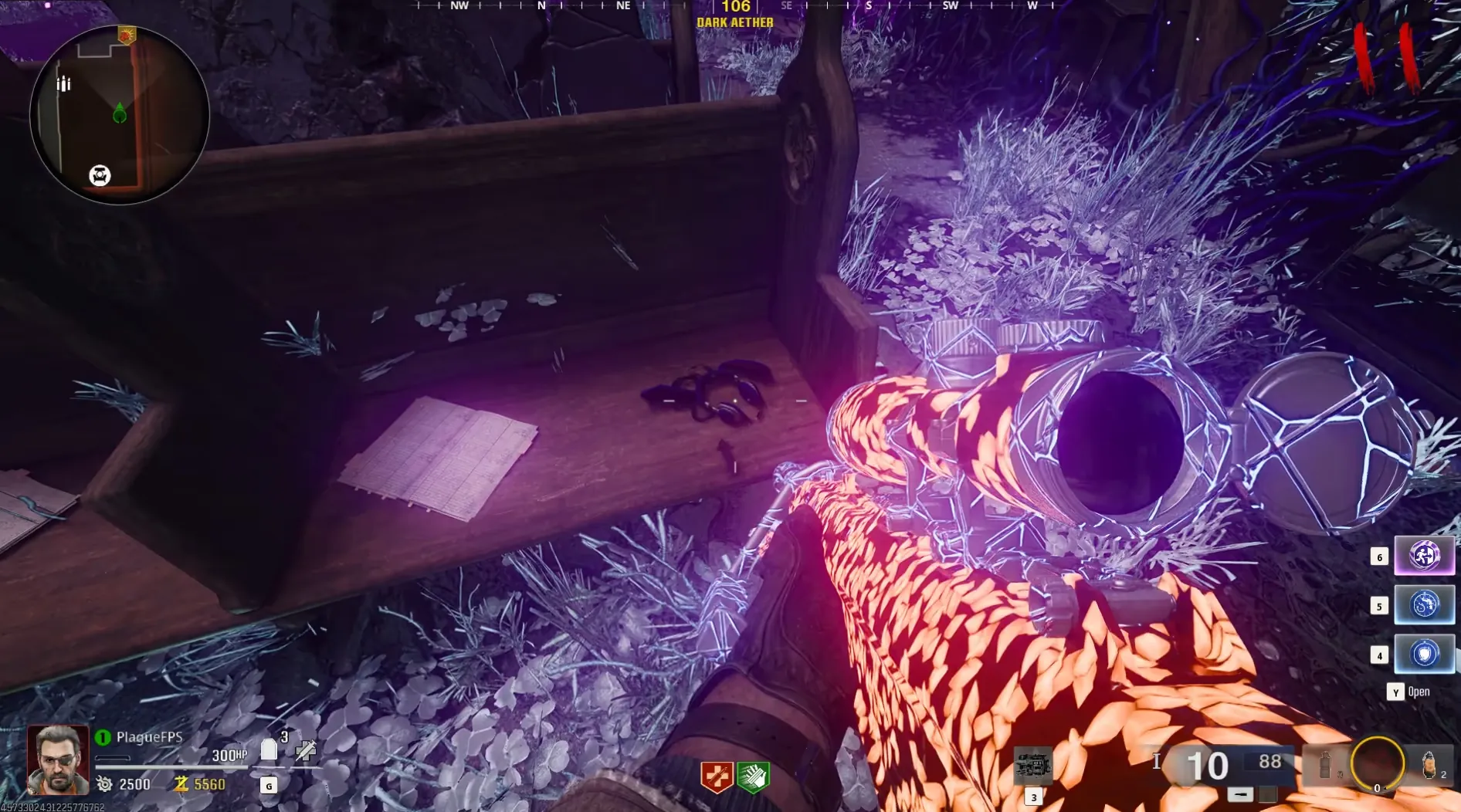The width and height of the screenshot is (1461, 812).
Task: Choose the lethal equipment slot with 2 remaining
Action: coord(1429,765)
